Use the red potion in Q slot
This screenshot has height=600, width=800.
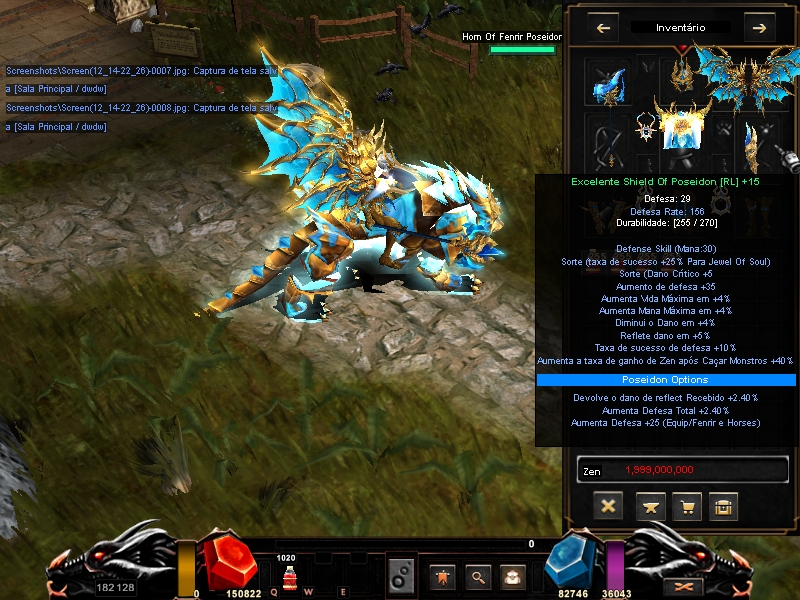(287, 579)
